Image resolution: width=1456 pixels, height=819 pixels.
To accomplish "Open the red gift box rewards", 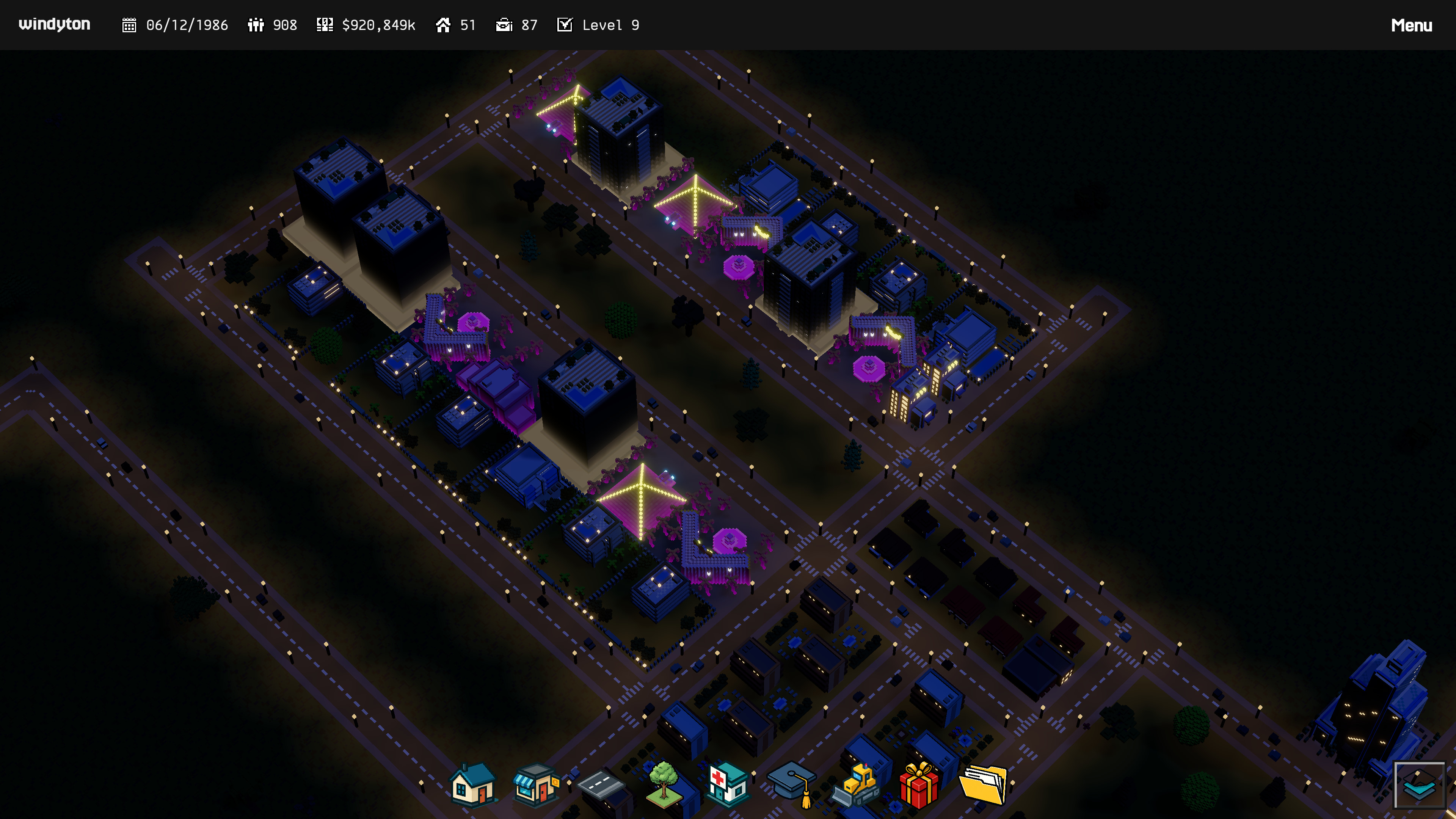I will pyautogui.click(x=919, y=784).
